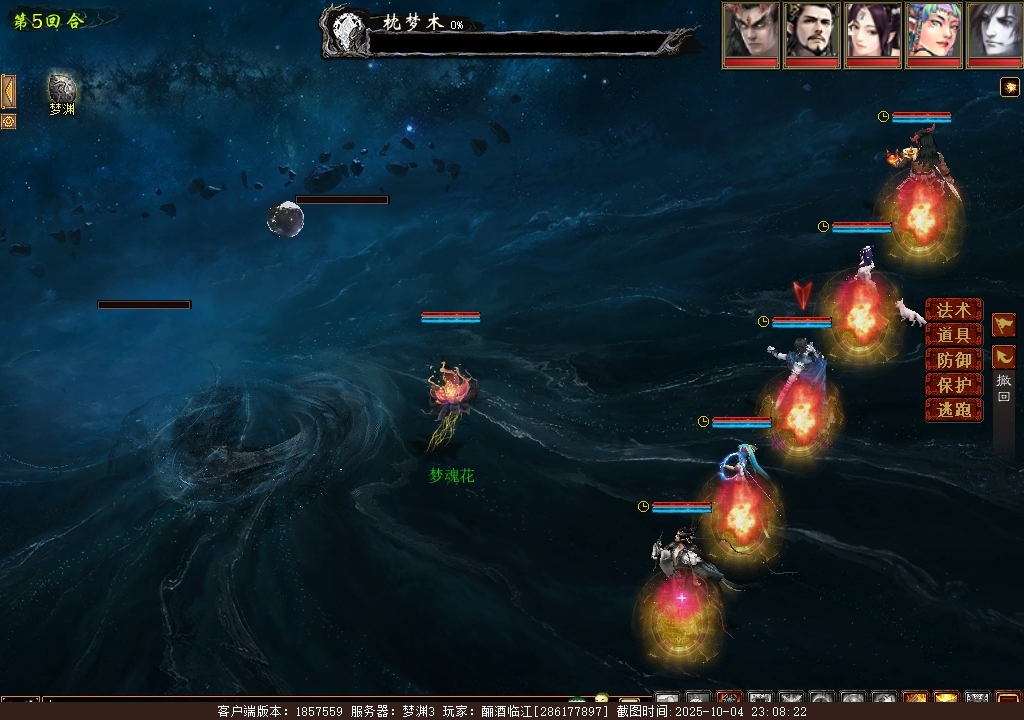
Task: Click the 梦渊 orb icon
Action: click(62, 88)
